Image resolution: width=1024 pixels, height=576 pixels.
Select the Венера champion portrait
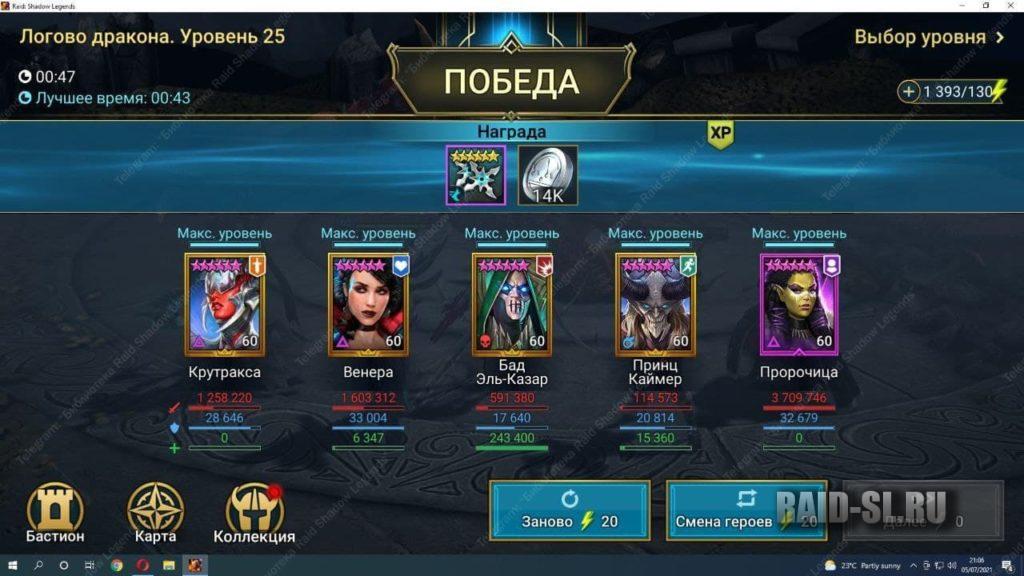368,304
